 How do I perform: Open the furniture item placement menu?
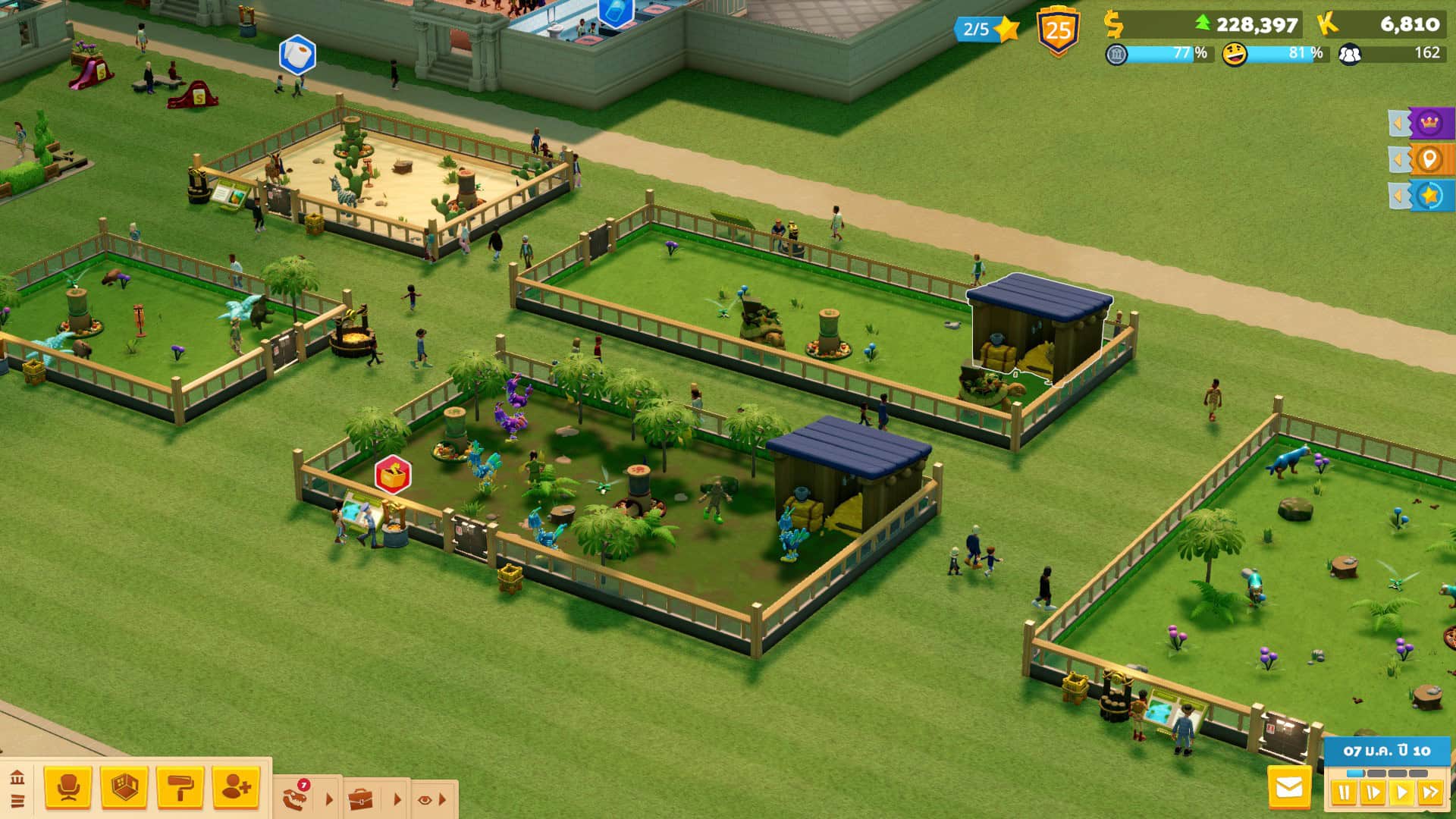click(68, 788)
